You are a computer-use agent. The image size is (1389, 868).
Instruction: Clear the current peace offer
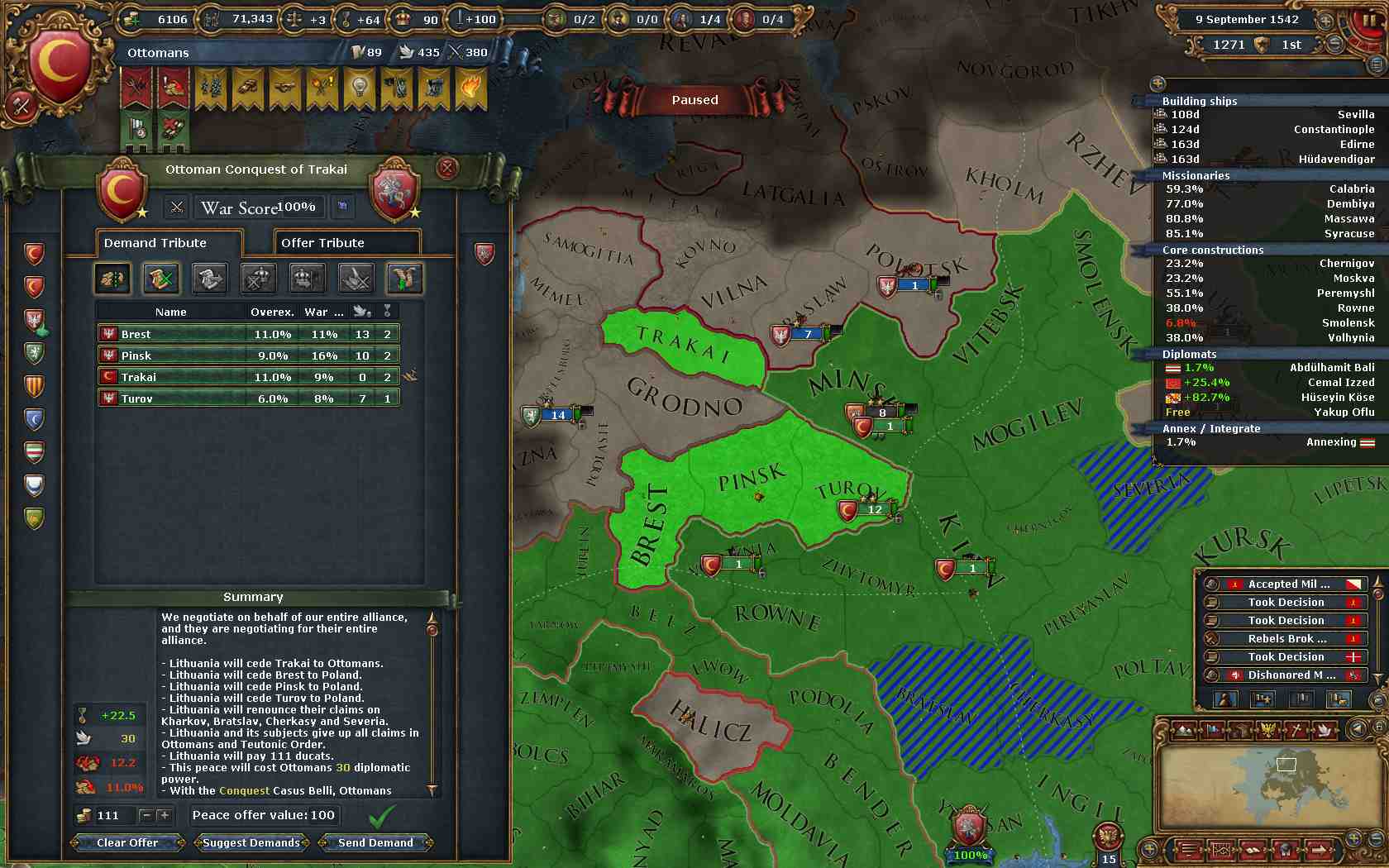click(x=127, y=842)
